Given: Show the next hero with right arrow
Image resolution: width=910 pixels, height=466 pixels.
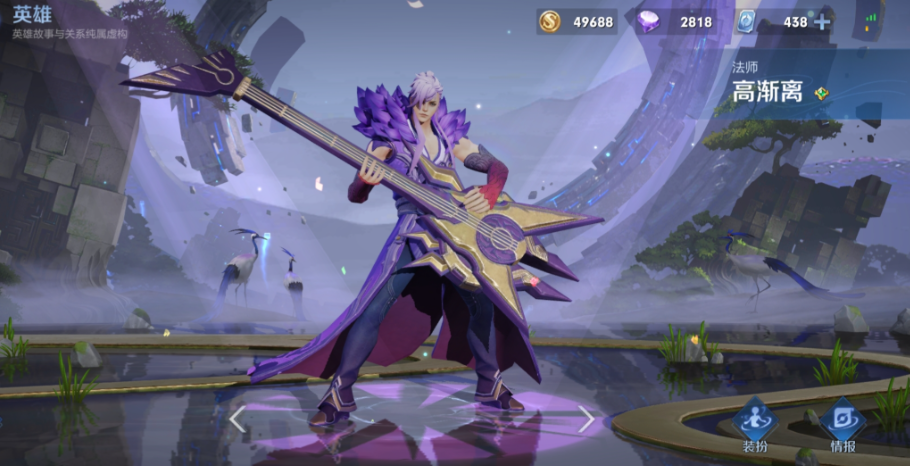Looking at the screenshot, I should [586, 419].
